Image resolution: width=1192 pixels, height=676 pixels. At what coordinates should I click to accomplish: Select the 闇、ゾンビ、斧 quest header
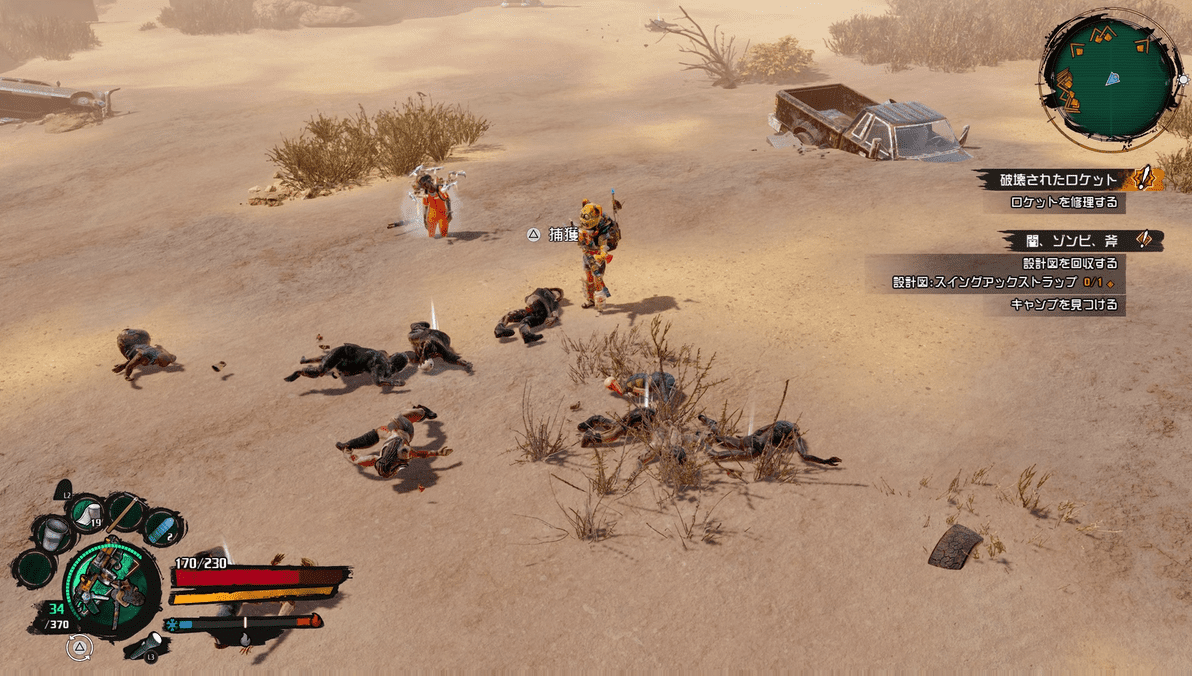coord(1072,240)
